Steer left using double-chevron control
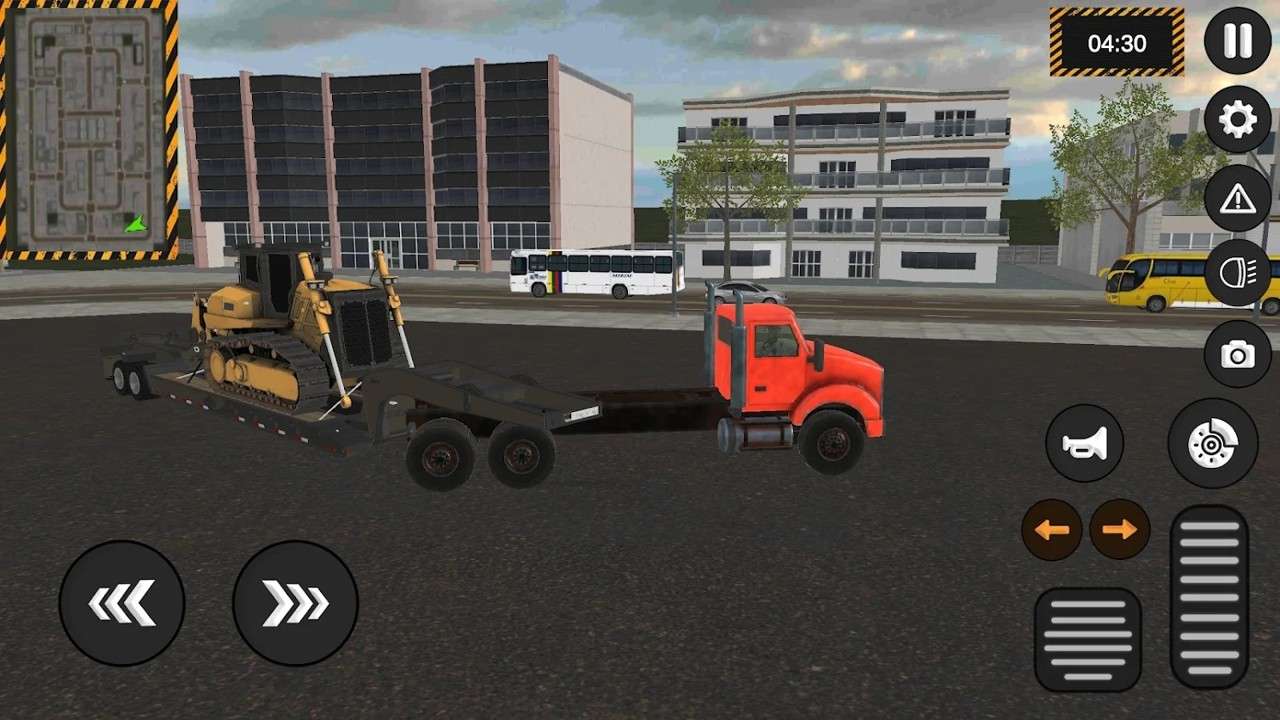Viewport: 1280px width, 720px height. coord(122,602)
